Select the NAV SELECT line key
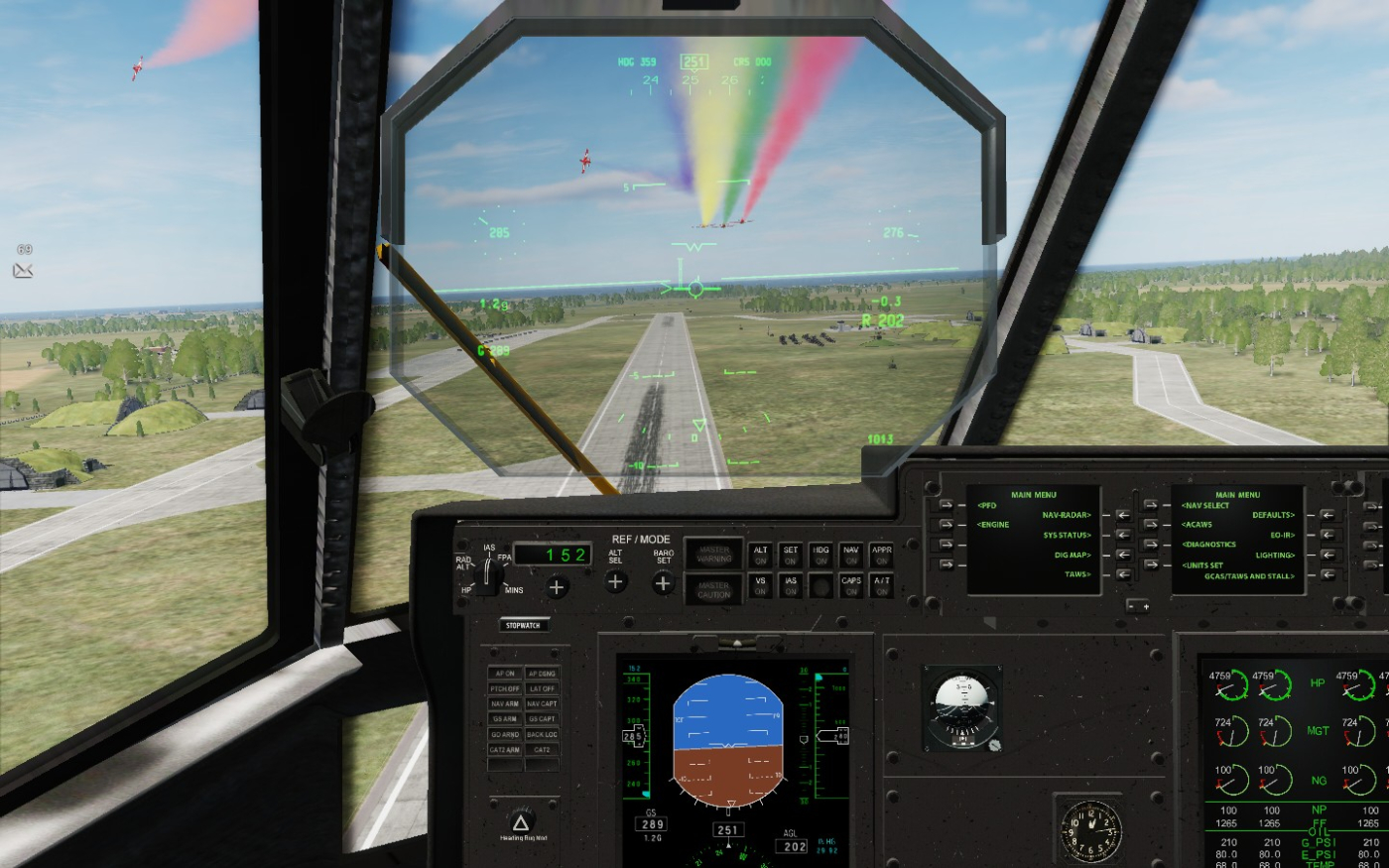 pyautogui.click(x=1150, y=505)
